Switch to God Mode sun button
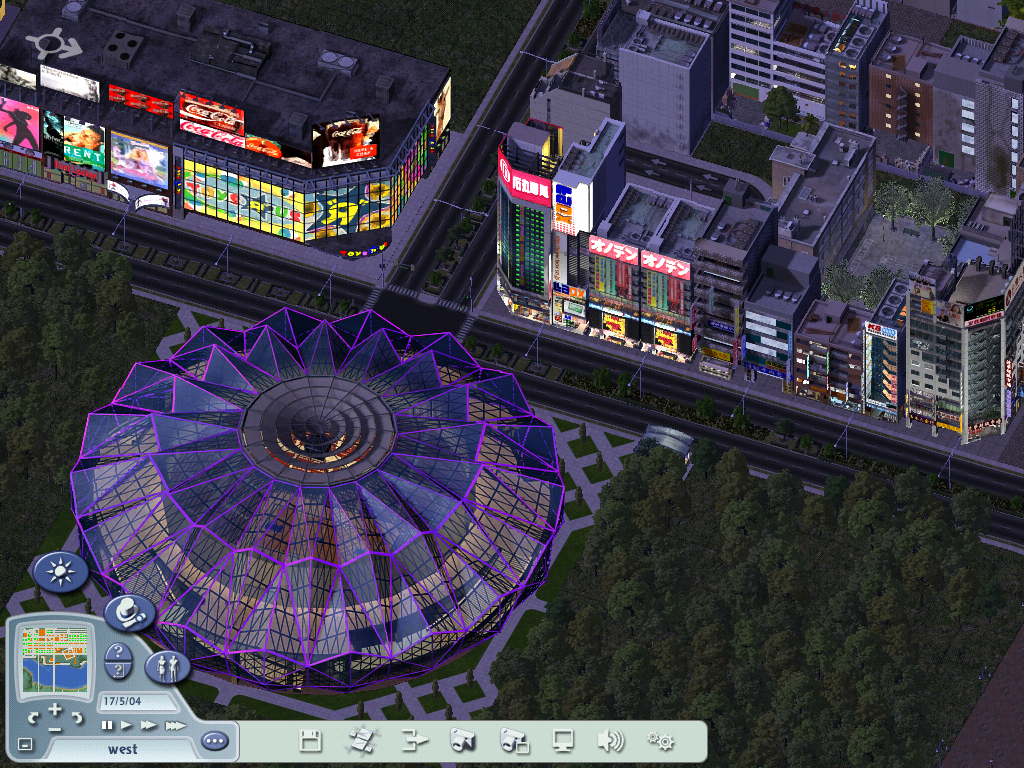 [61, 572]
